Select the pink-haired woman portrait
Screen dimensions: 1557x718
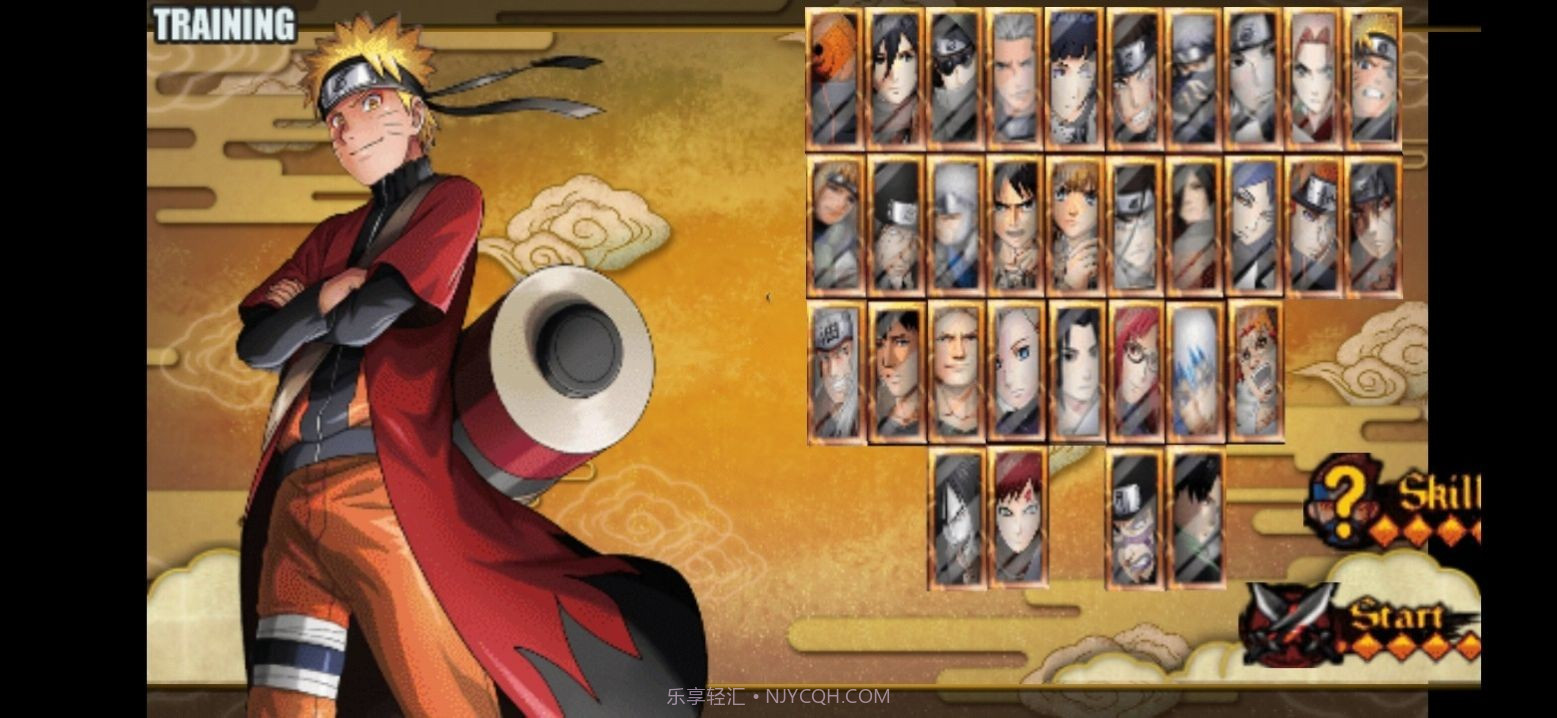coord(1314,80)
